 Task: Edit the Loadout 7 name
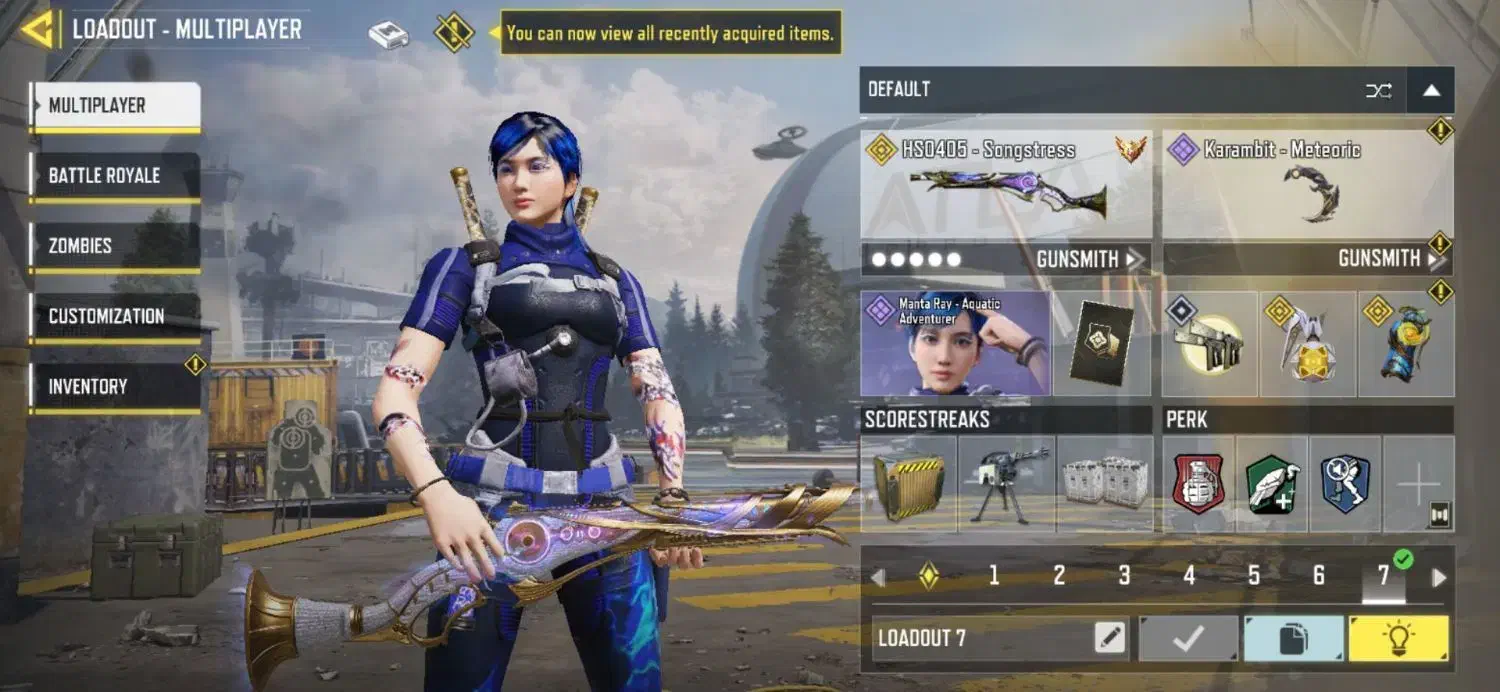coord(1110,638)
